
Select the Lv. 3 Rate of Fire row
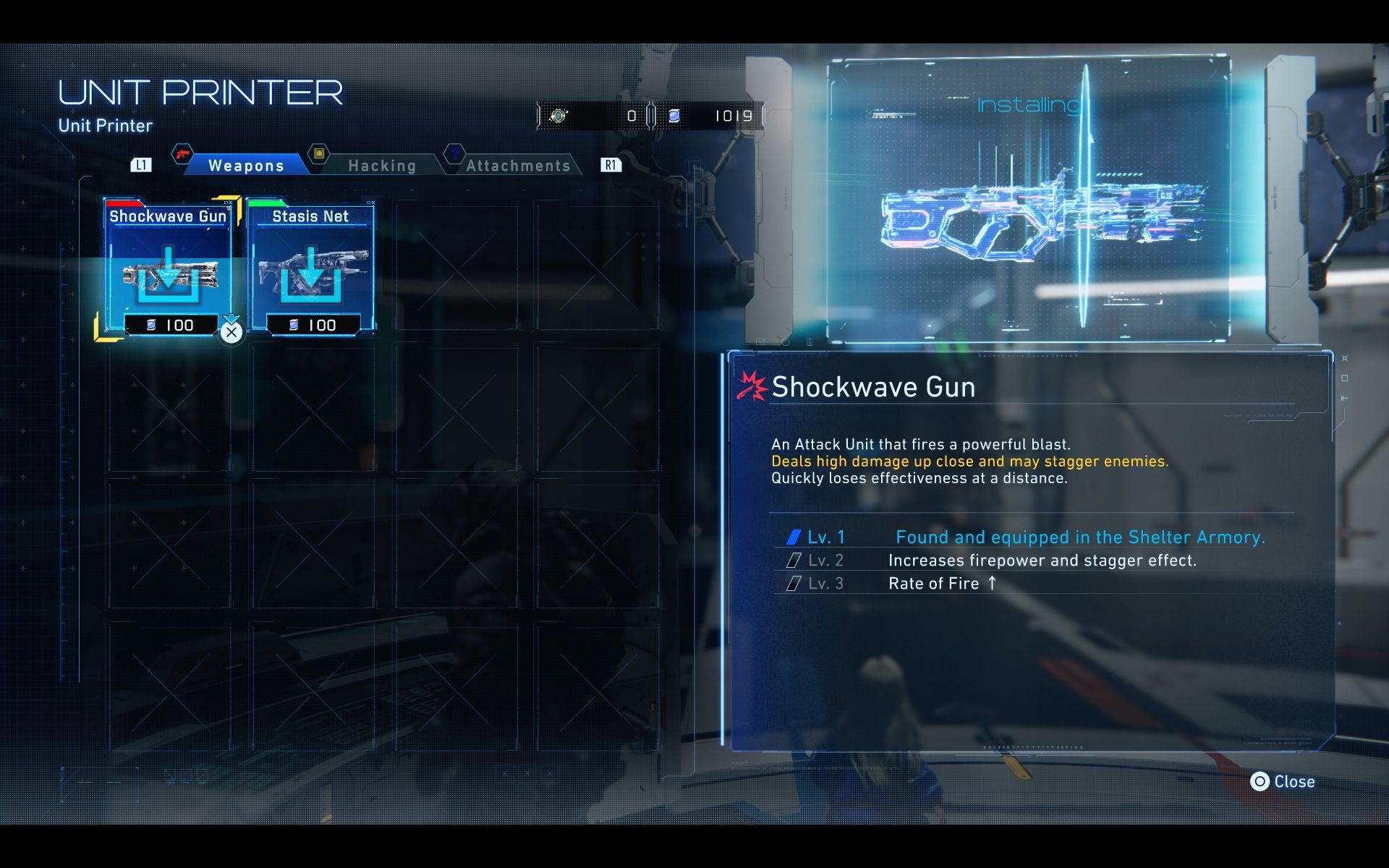click(x=1020, y=584)
